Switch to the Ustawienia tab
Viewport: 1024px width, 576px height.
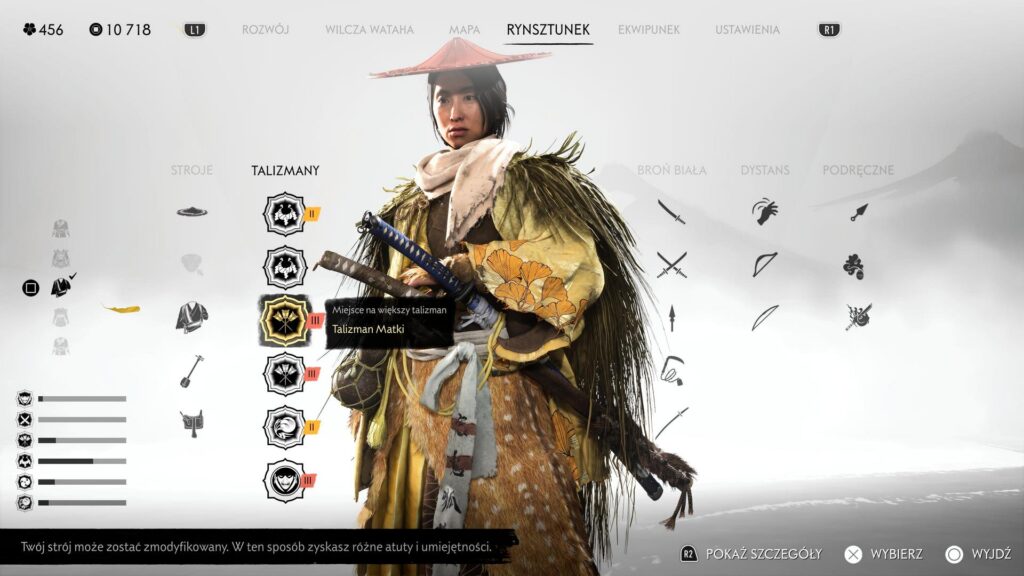747,30
